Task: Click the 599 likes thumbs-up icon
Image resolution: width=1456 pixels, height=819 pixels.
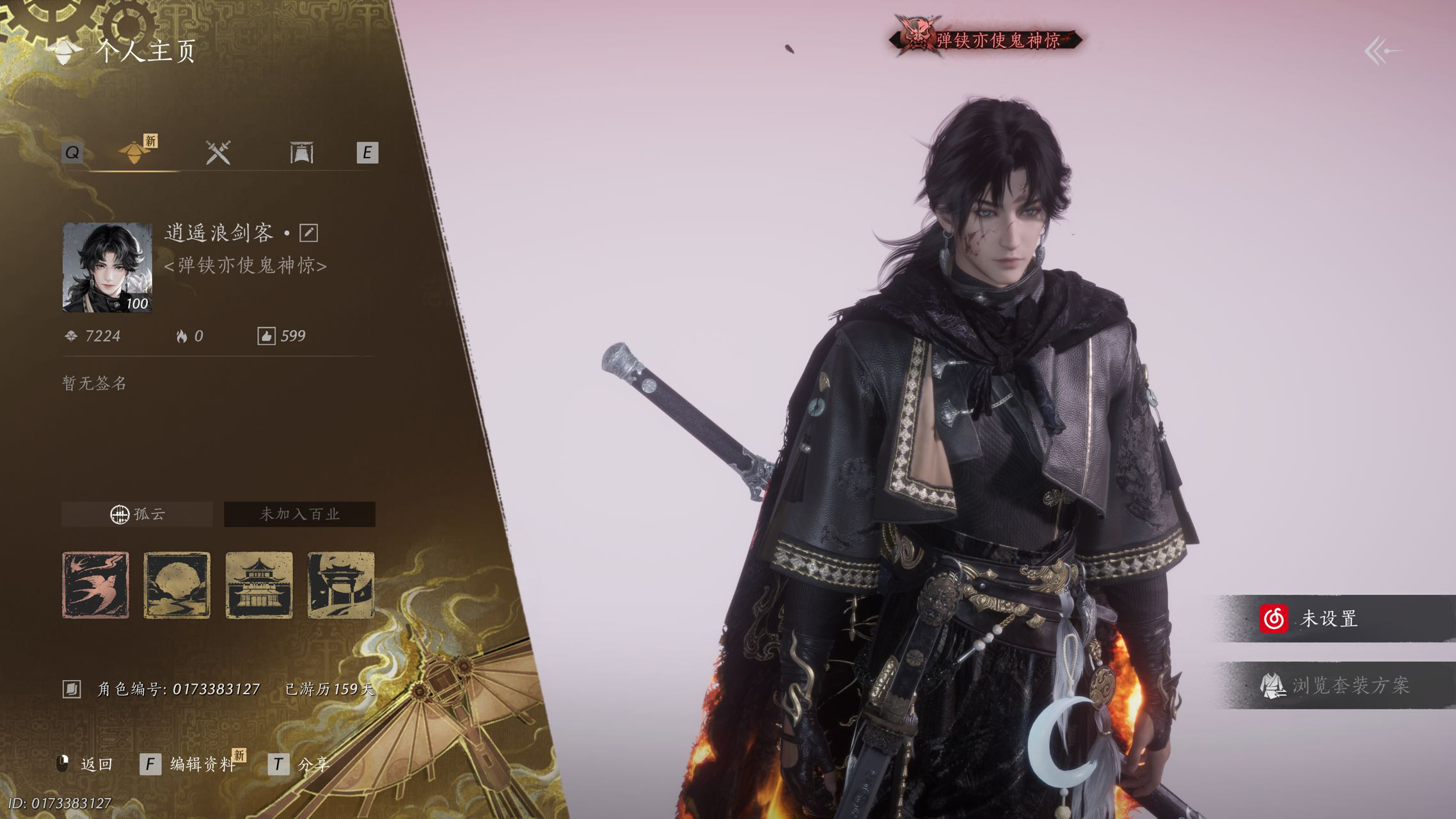Action: (x=266, y=336)
